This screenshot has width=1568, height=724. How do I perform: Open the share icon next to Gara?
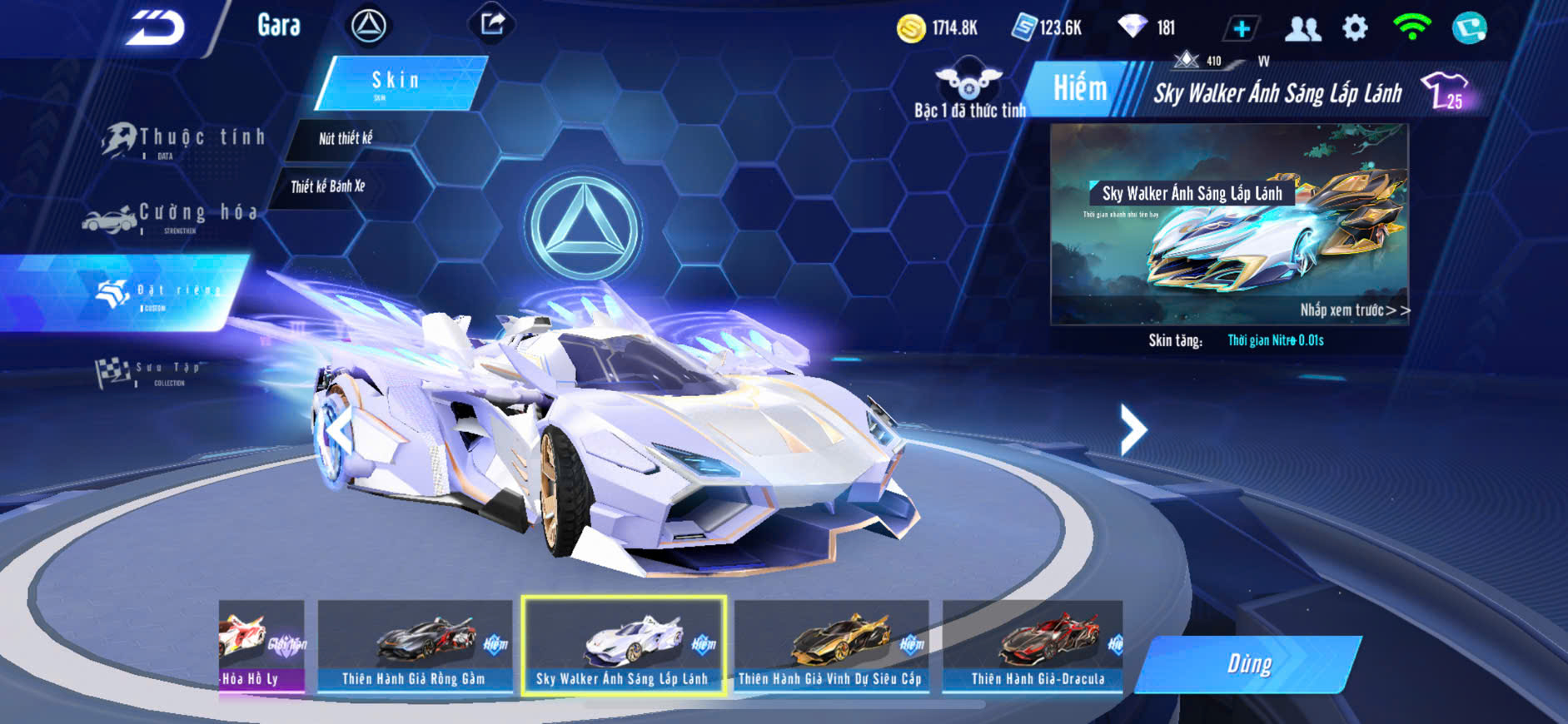coord(492,24)
